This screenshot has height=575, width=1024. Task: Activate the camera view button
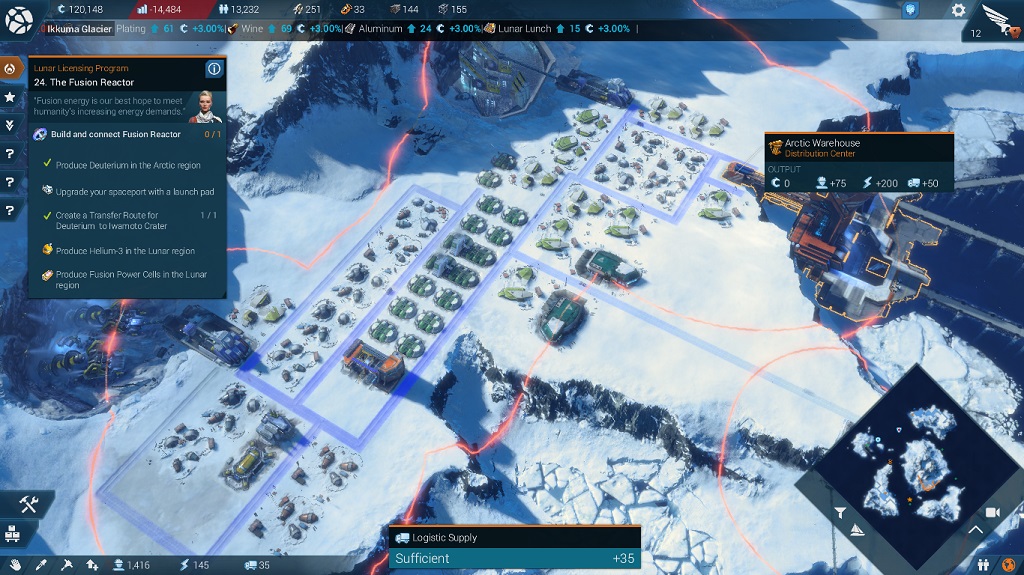point(992,512)
